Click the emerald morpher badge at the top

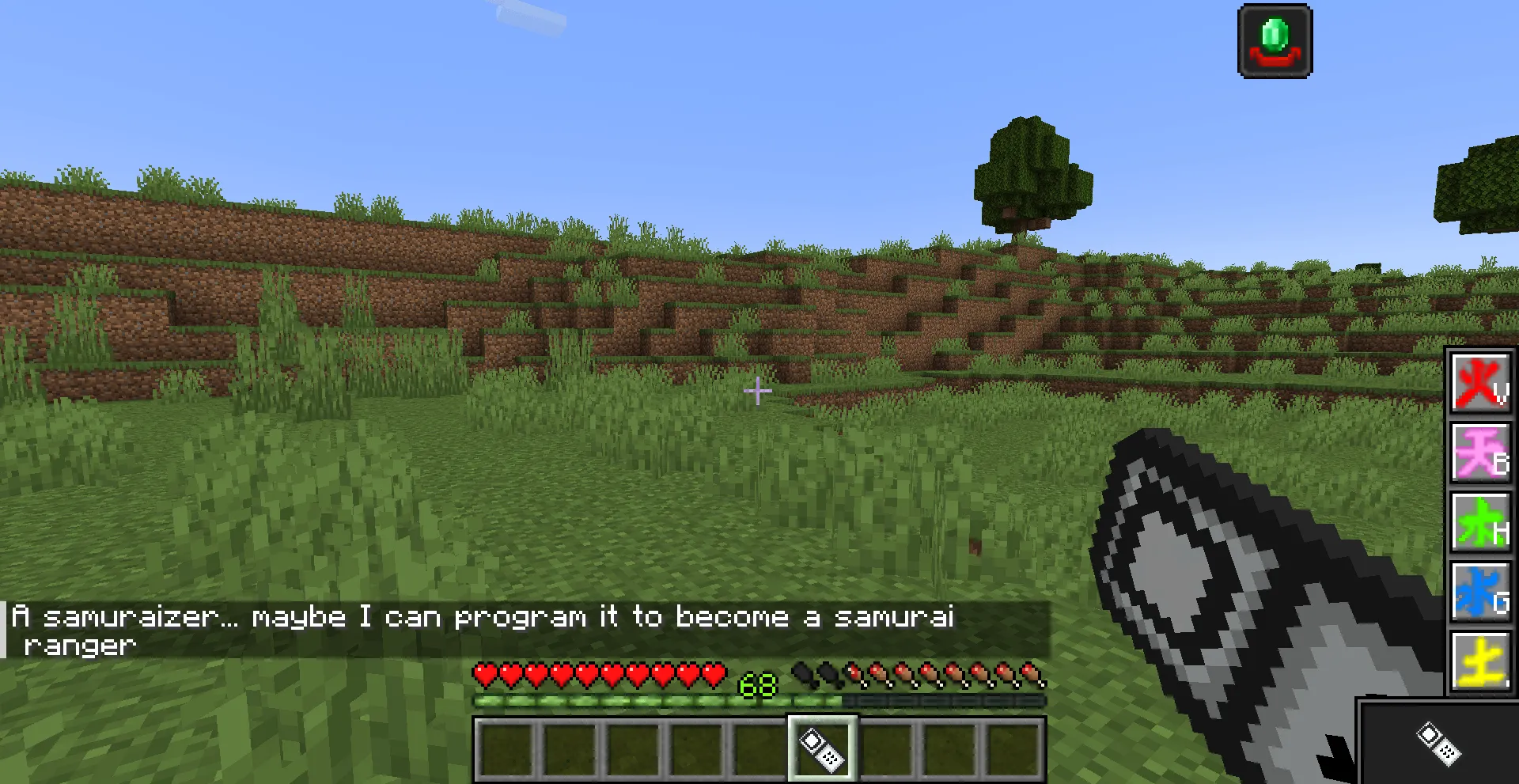(x=1274, y=40)
